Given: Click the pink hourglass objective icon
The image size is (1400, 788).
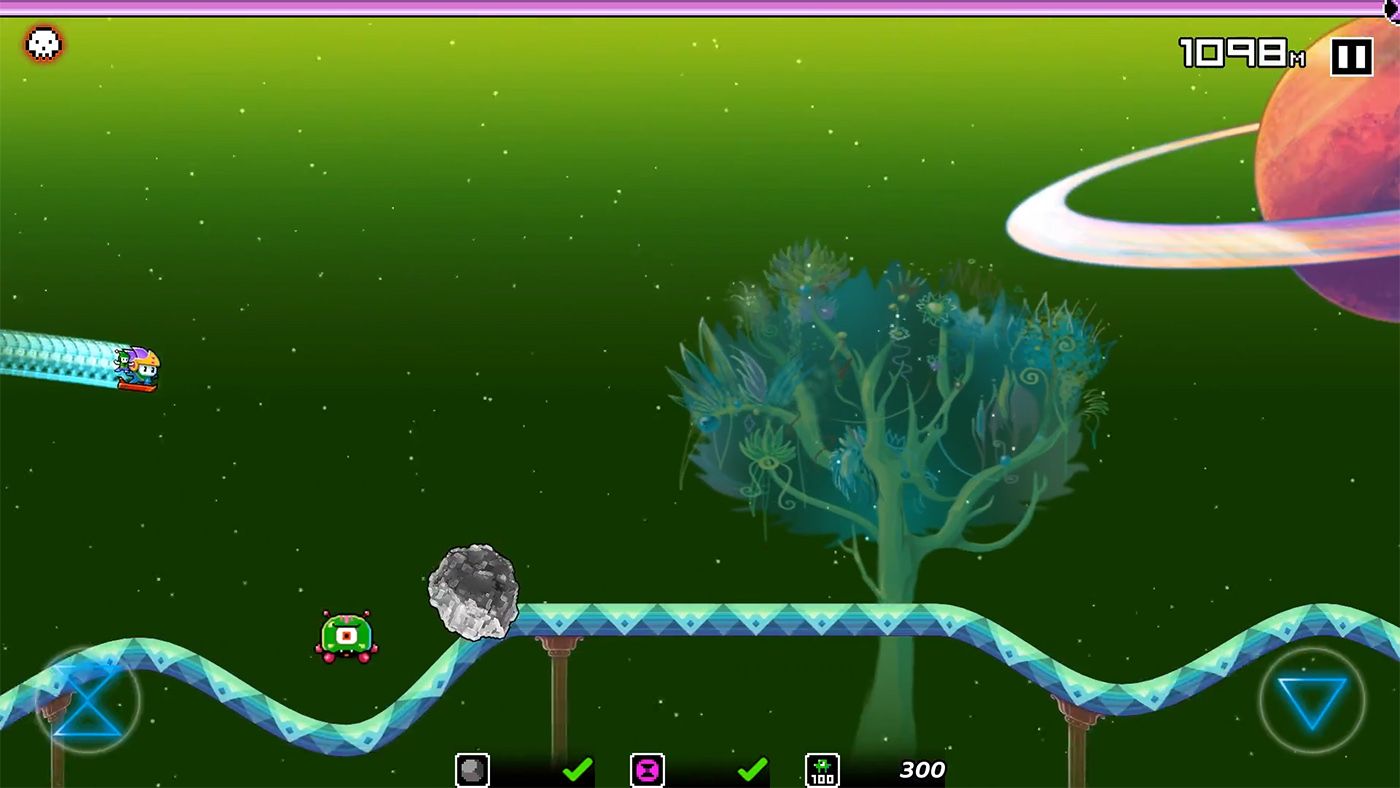Looking at the screenshot, I should point(646,770).
